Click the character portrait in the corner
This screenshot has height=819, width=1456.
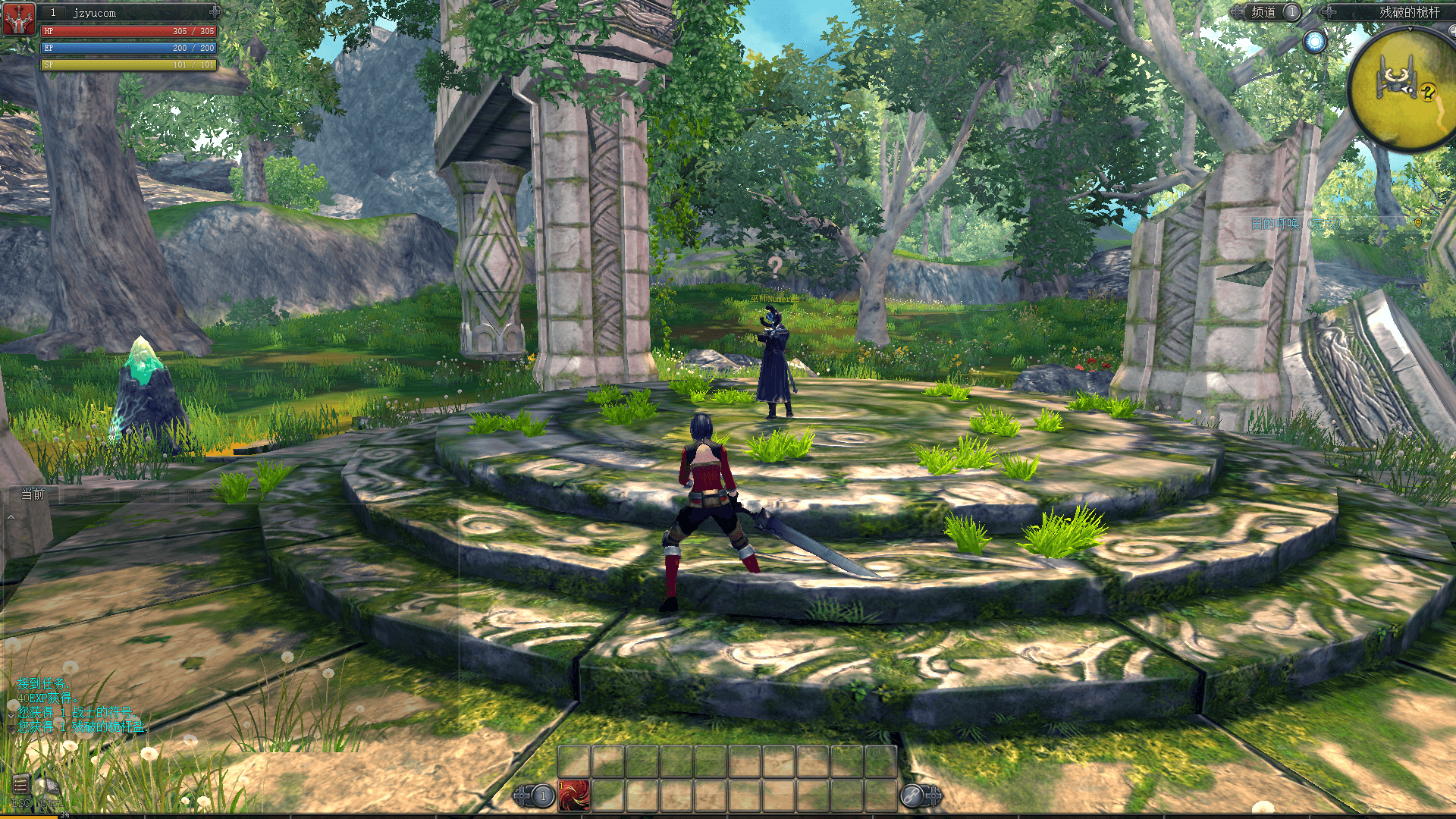(x=18, y=18)
